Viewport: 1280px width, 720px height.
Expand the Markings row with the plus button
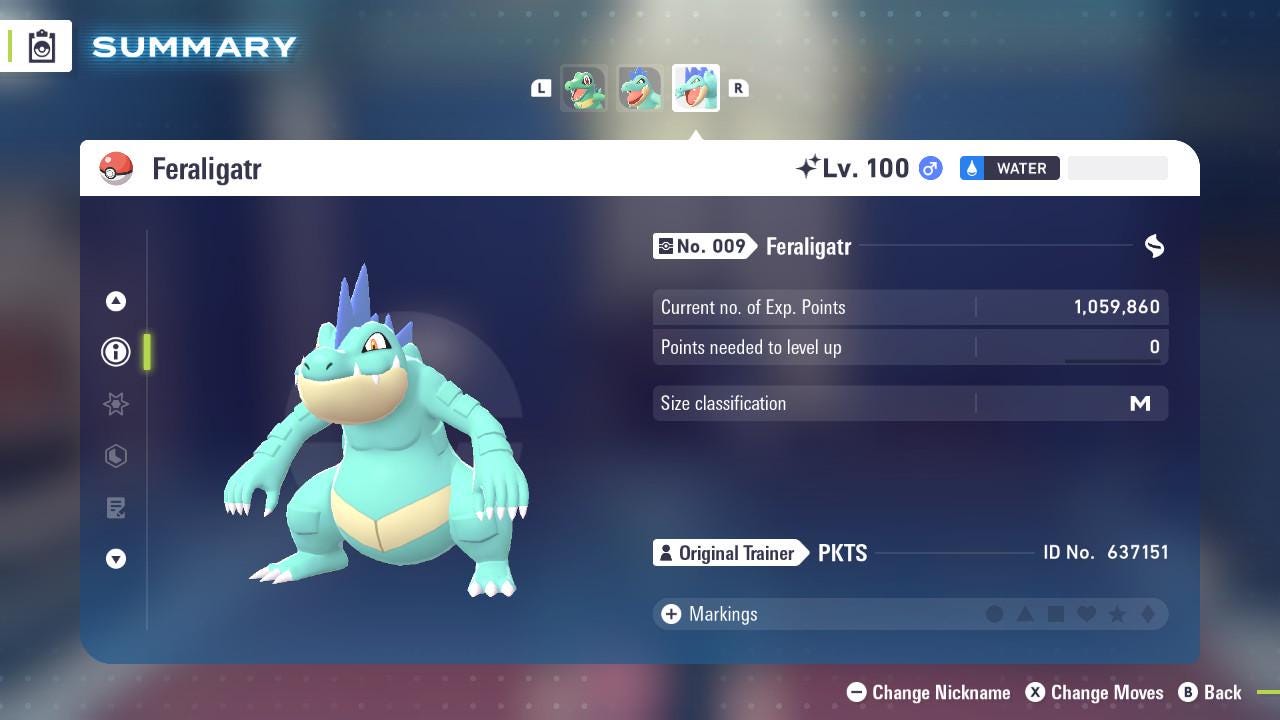pos(669,614)
